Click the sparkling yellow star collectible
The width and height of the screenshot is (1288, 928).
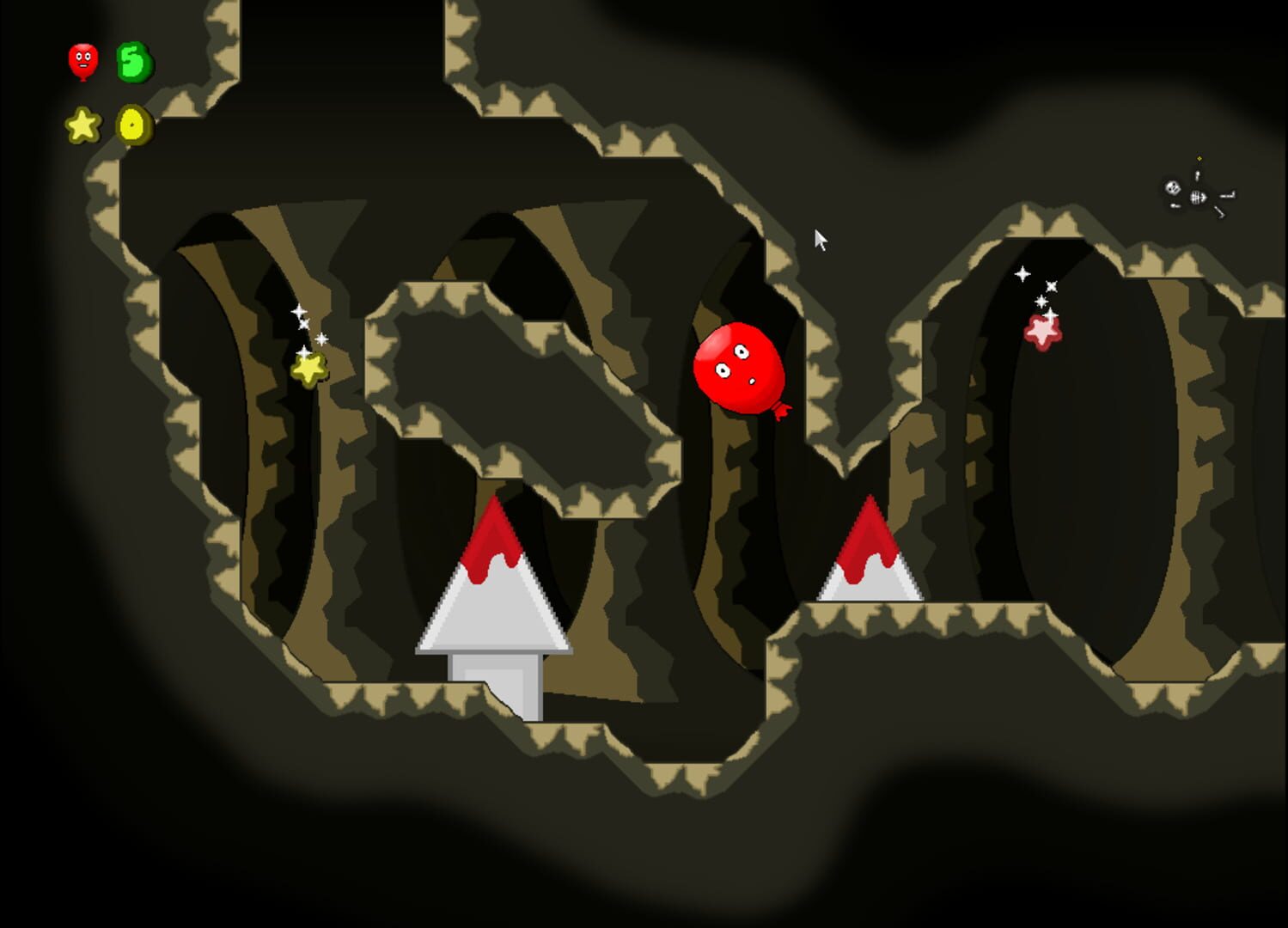(x=309, y=369)
